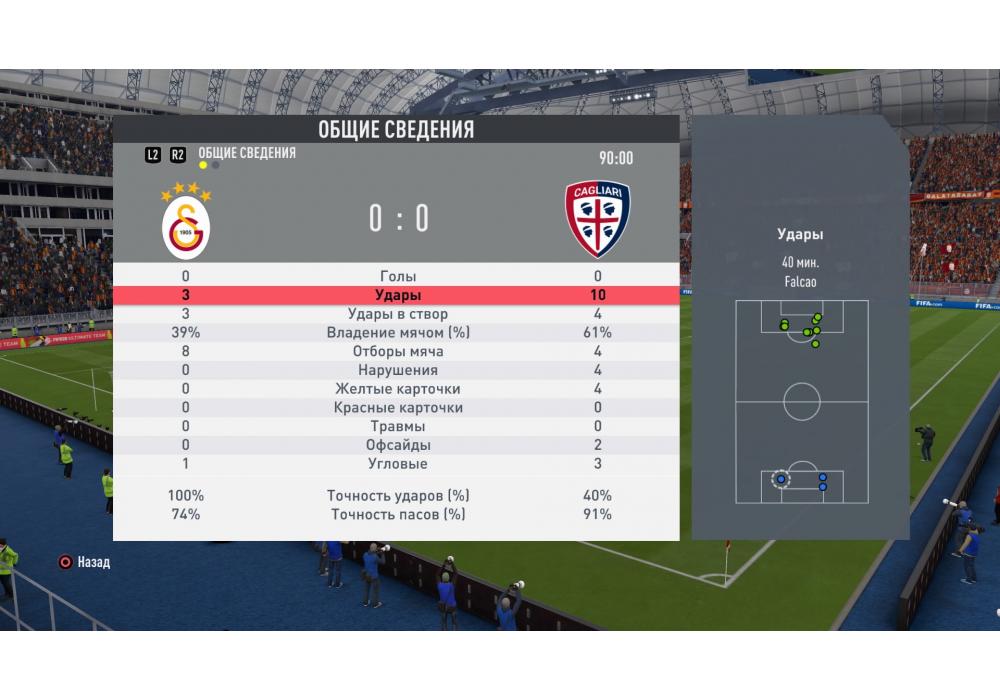Viewport: 1000px width, 700px height.
Task: Select the highlighted Удары row
Action: (398, 296)
